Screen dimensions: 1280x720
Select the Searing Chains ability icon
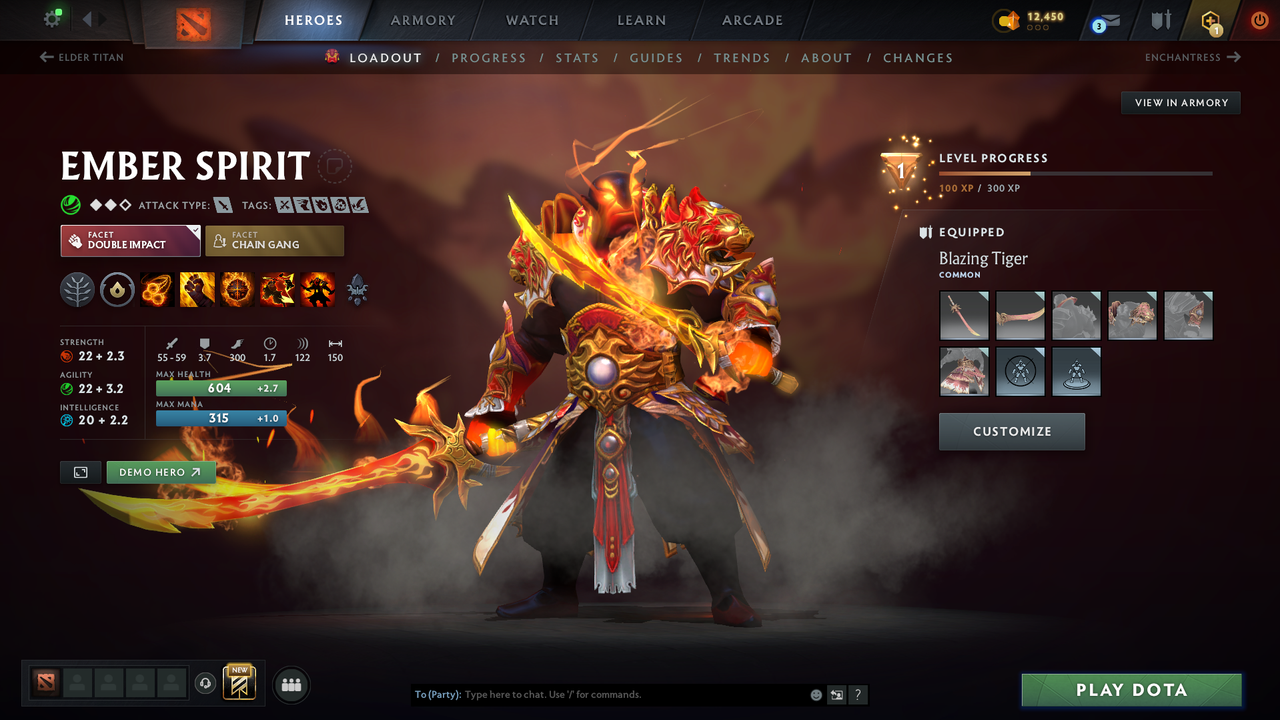(x=157, y=290)
